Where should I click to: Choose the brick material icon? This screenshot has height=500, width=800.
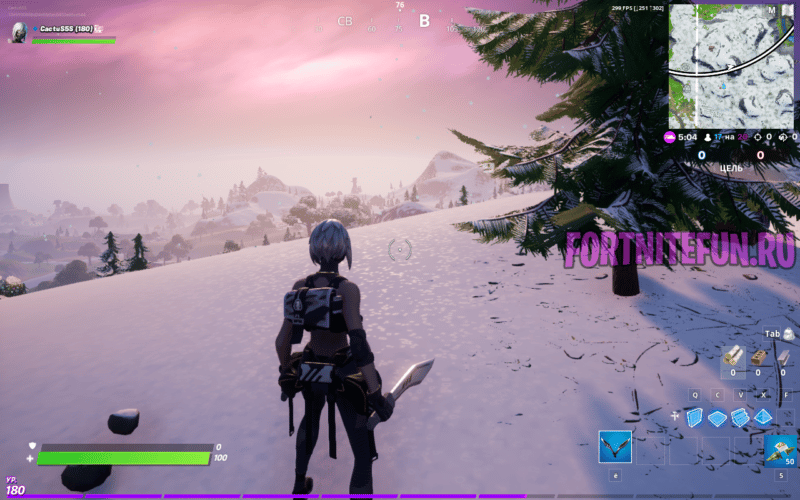point(758,356)
